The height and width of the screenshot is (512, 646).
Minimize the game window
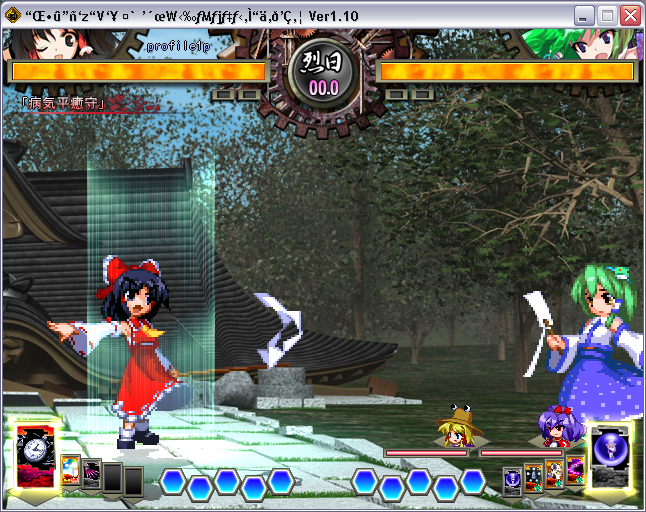[x=584, y=16]
